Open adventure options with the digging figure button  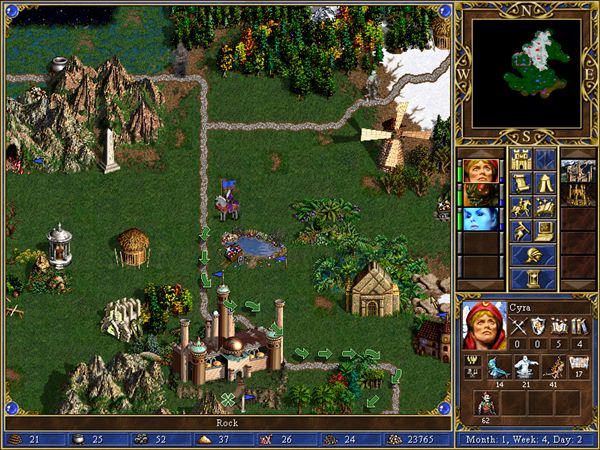(x=520, y=231)
